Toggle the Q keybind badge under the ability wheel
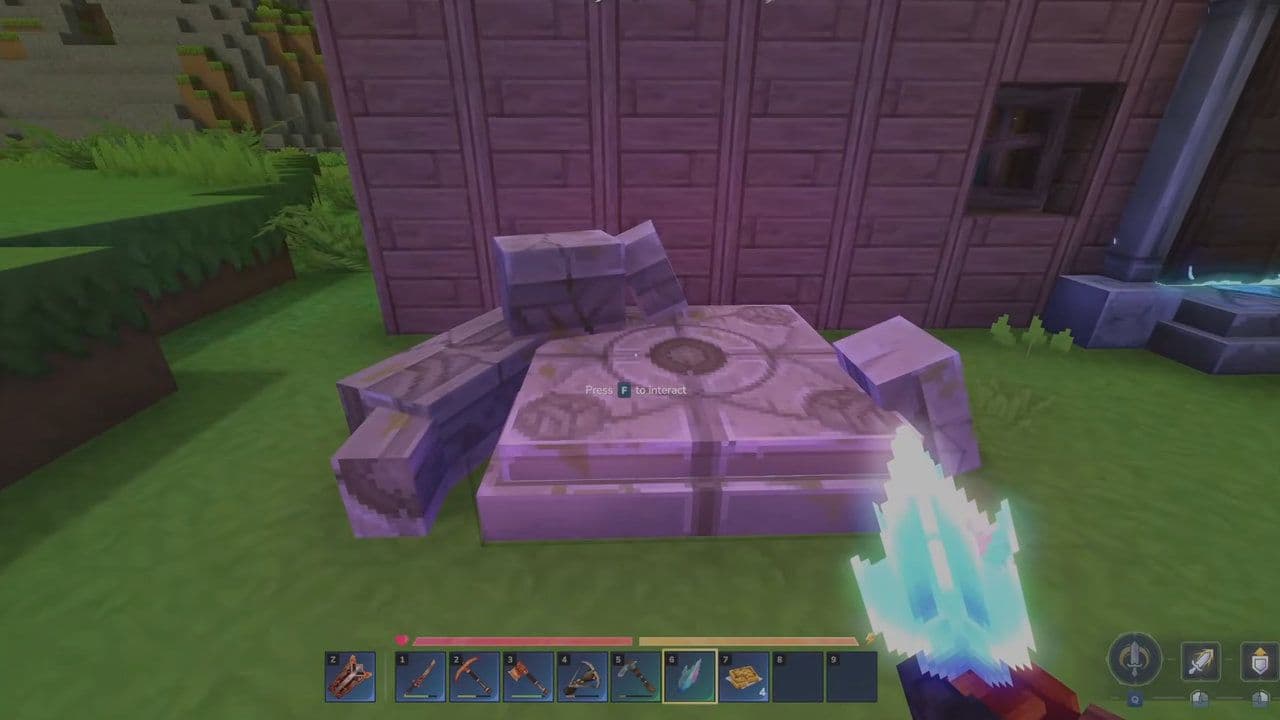The width and height of the screenshot is (1280, 720). [x=1135, y=700]
